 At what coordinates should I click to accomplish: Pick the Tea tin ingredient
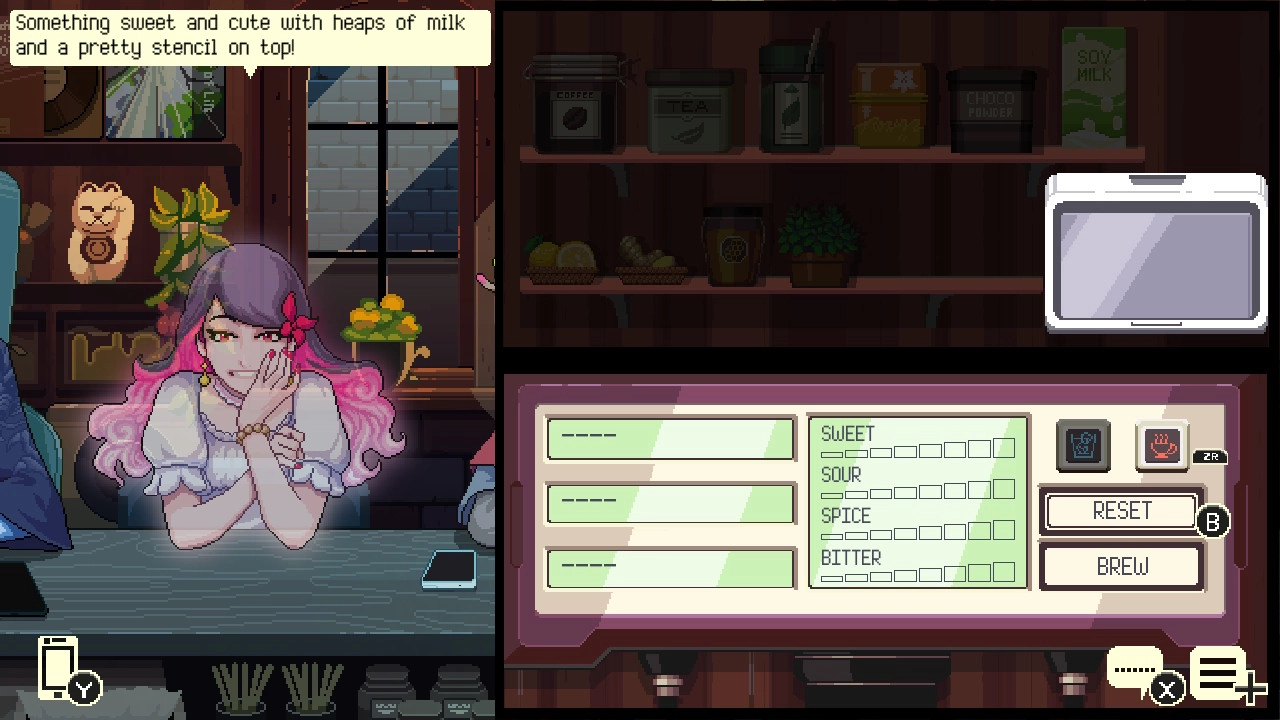(688, 112)
